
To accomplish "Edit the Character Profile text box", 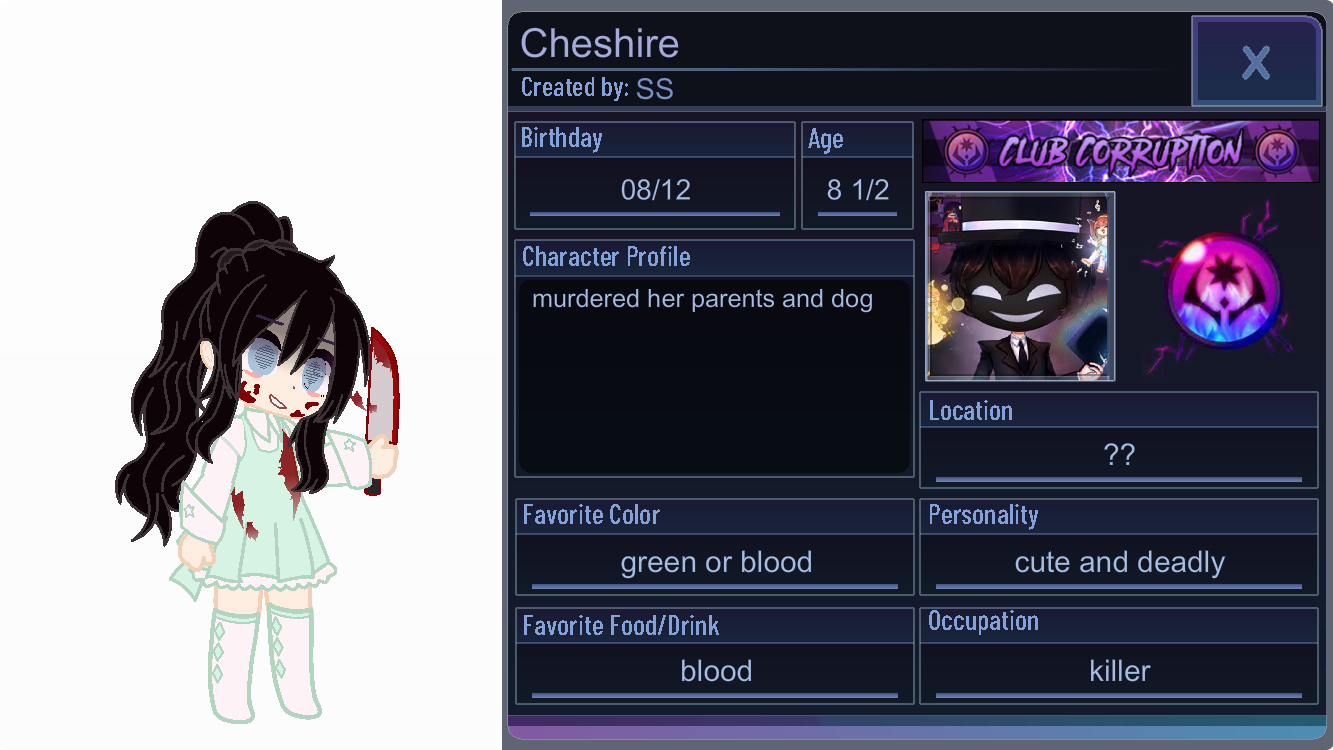I will (714, 375).
